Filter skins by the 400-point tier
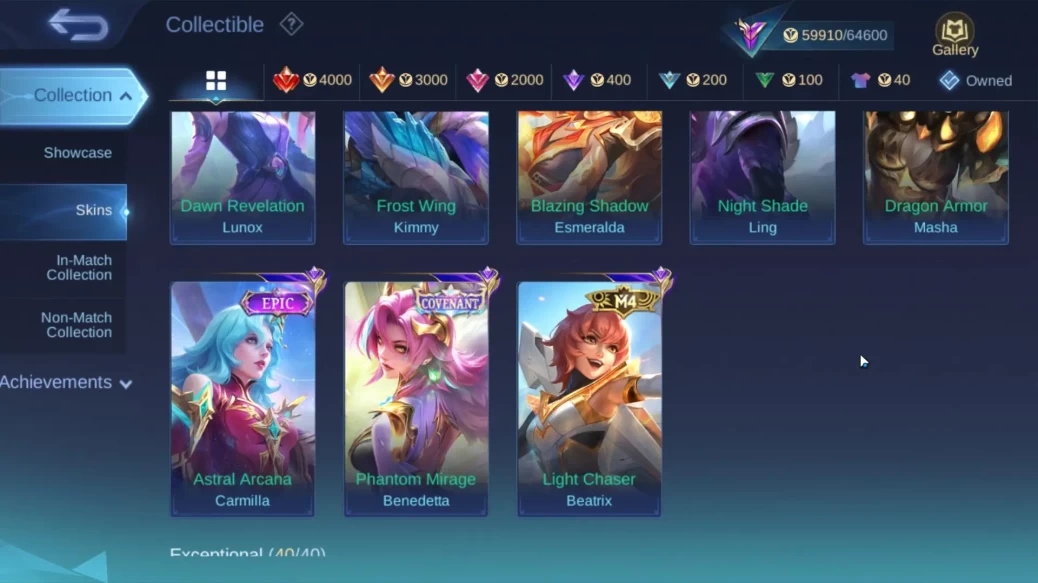 (x=597, y=80)
